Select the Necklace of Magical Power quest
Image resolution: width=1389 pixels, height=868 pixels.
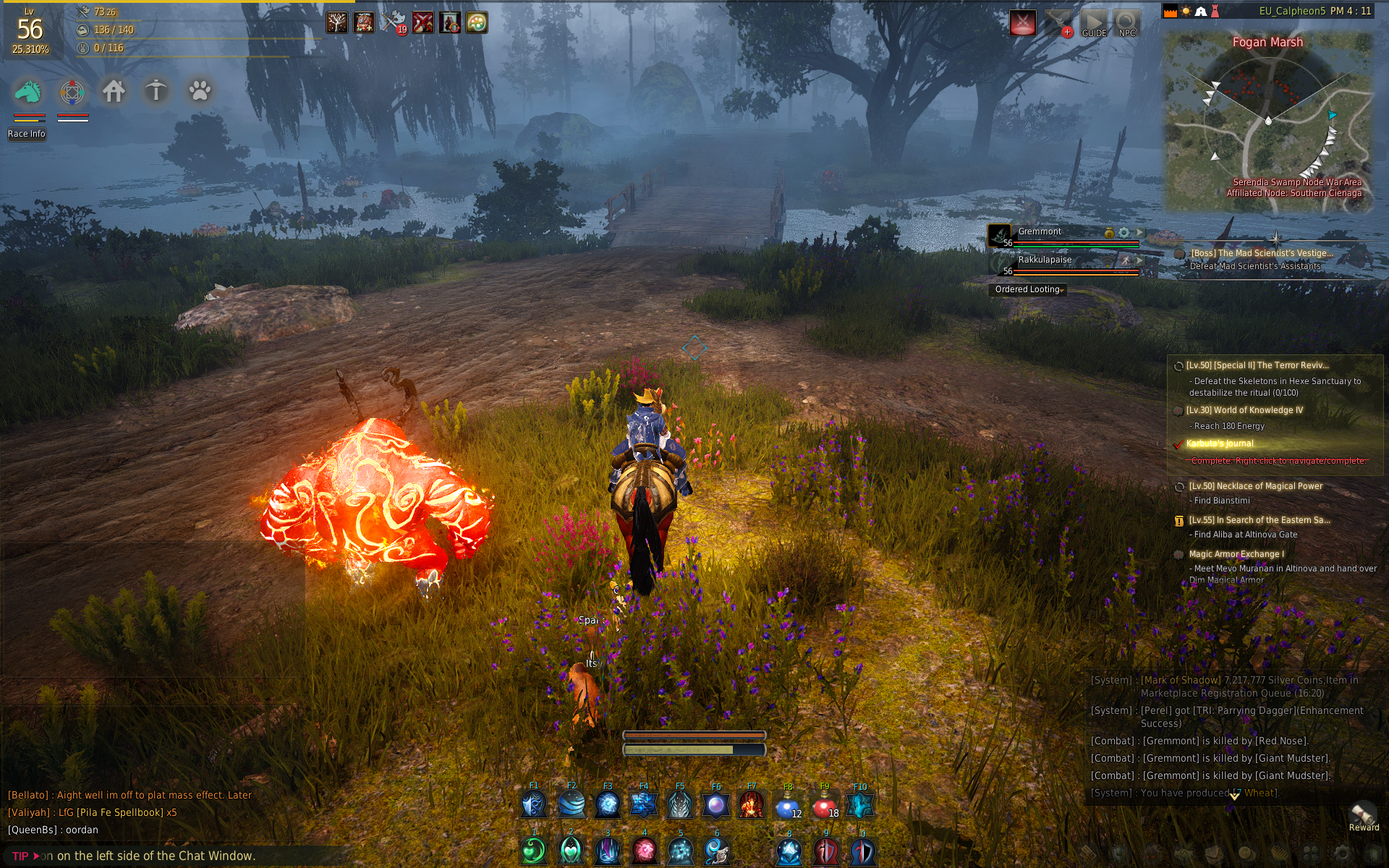pos(1255,486)
